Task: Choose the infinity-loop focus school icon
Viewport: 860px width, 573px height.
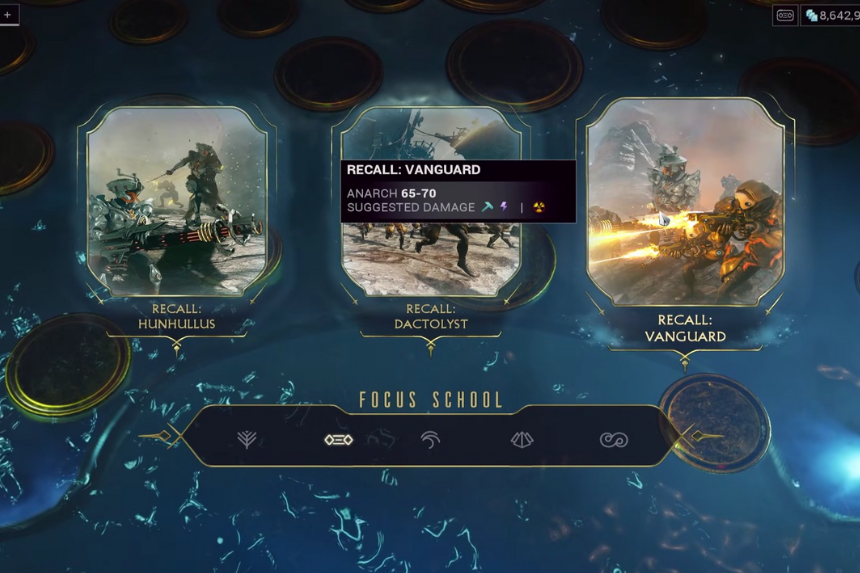Action: point(613,439)
